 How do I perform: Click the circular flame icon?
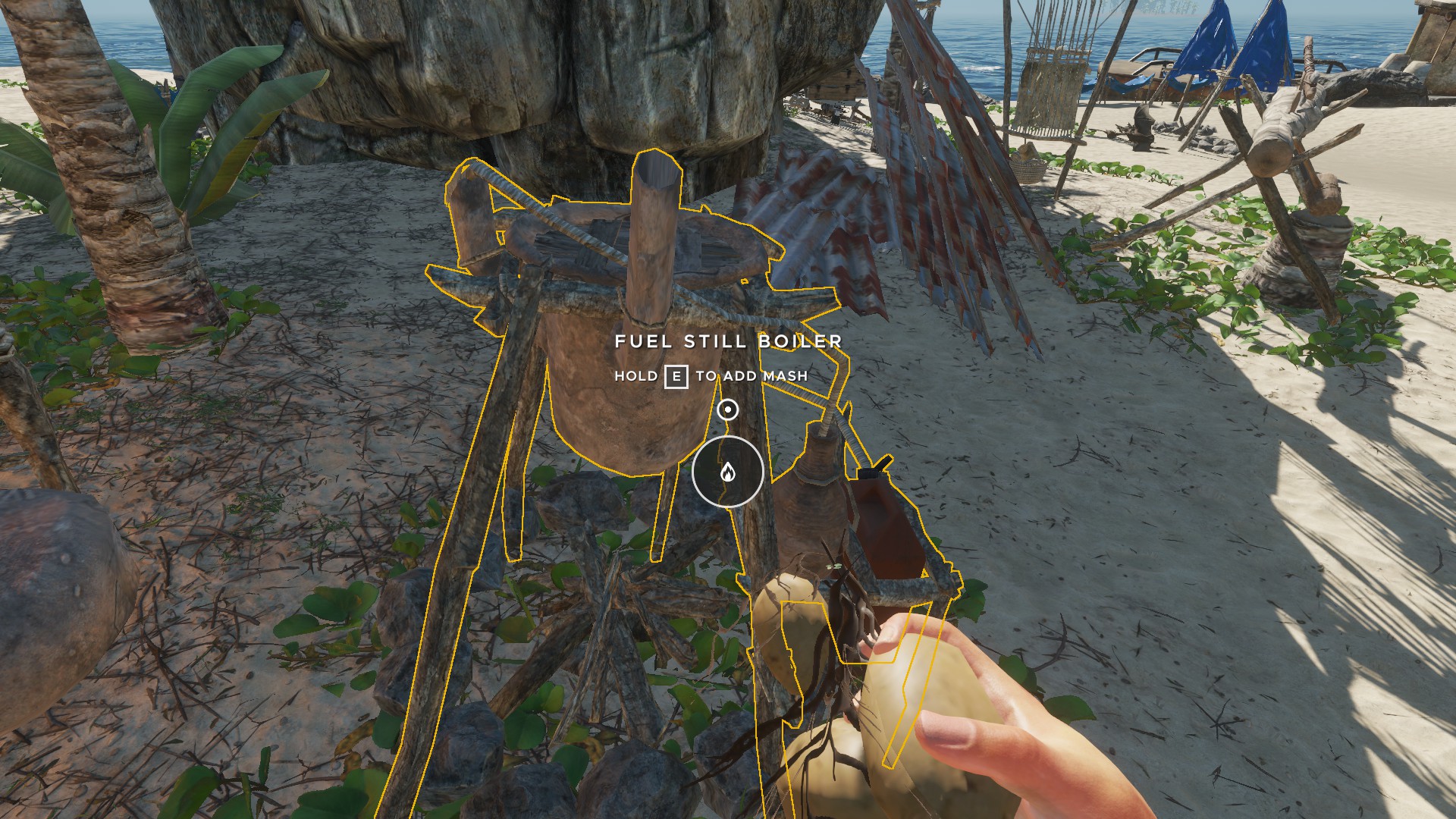[727, 472]
